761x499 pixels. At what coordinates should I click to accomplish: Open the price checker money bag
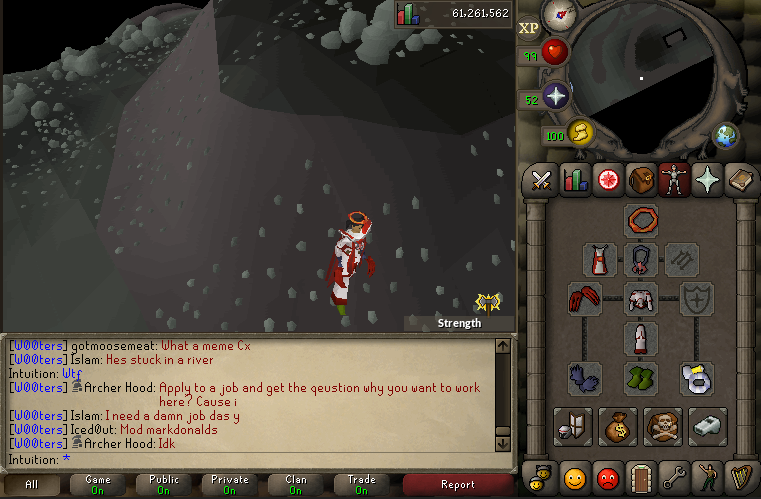pos(616,425)
